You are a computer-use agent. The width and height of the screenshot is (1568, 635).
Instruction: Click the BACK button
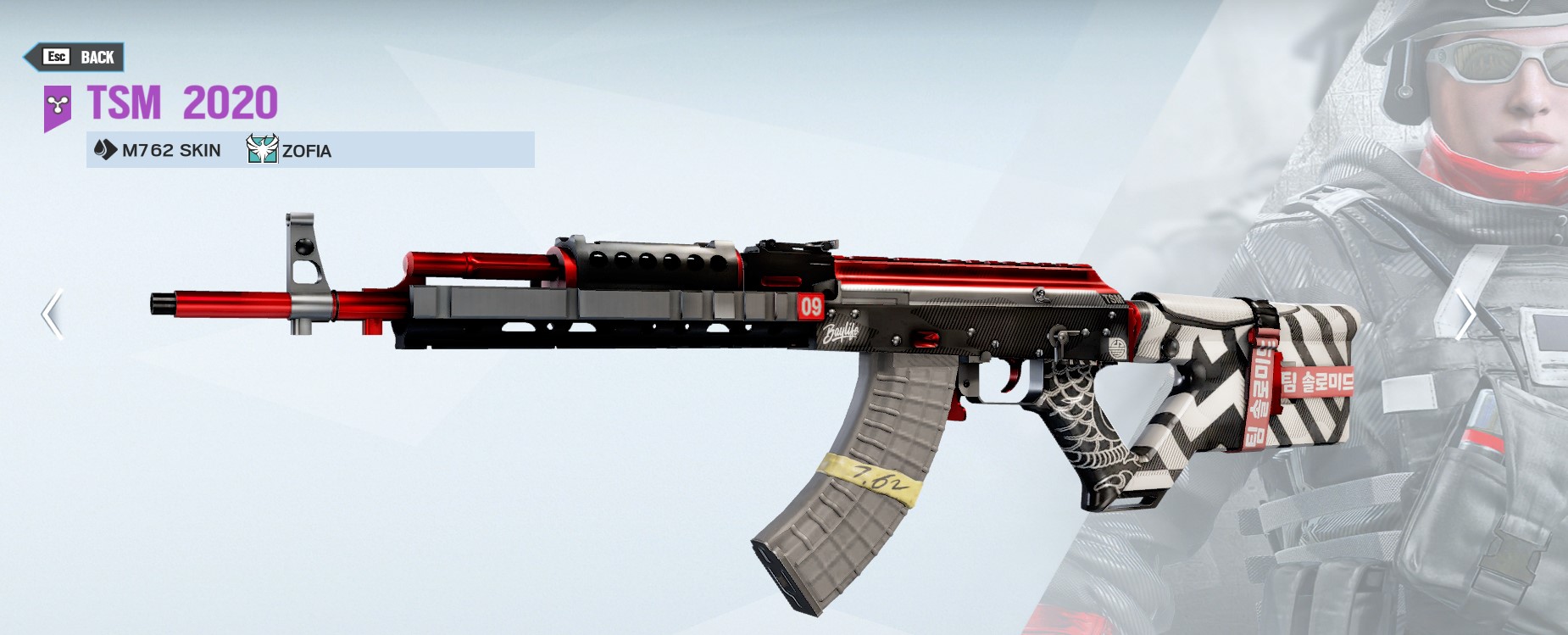(75, 57)
